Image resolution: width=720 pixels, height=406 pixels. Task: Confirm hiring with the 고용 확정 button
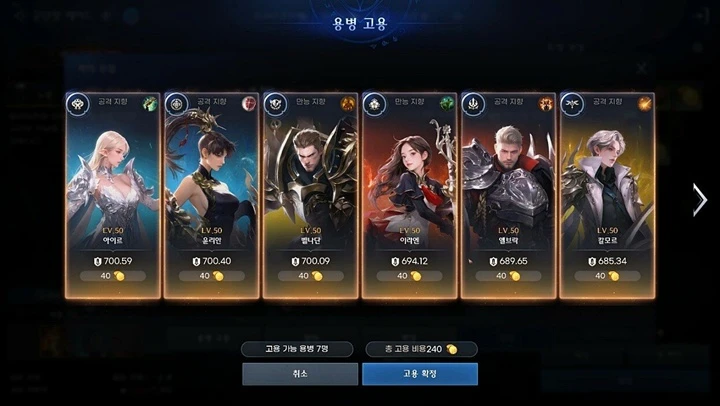pos(419,374)
